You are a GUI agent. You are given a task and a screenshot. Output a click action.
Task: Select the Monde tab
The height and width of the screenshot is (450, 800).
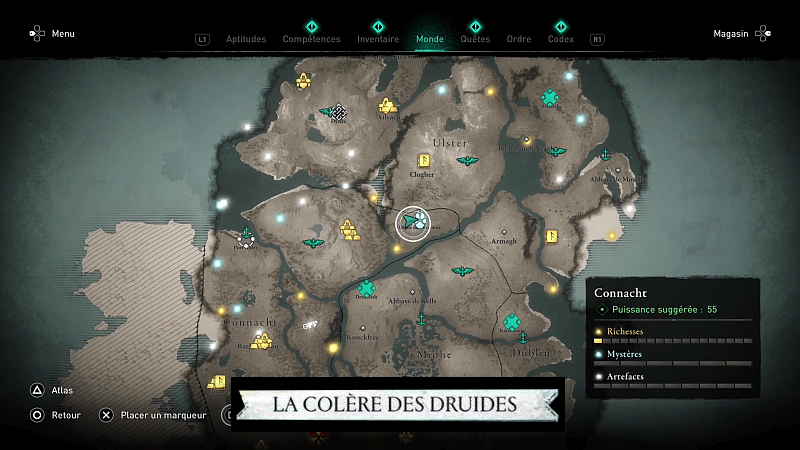[x=430, y=39]
